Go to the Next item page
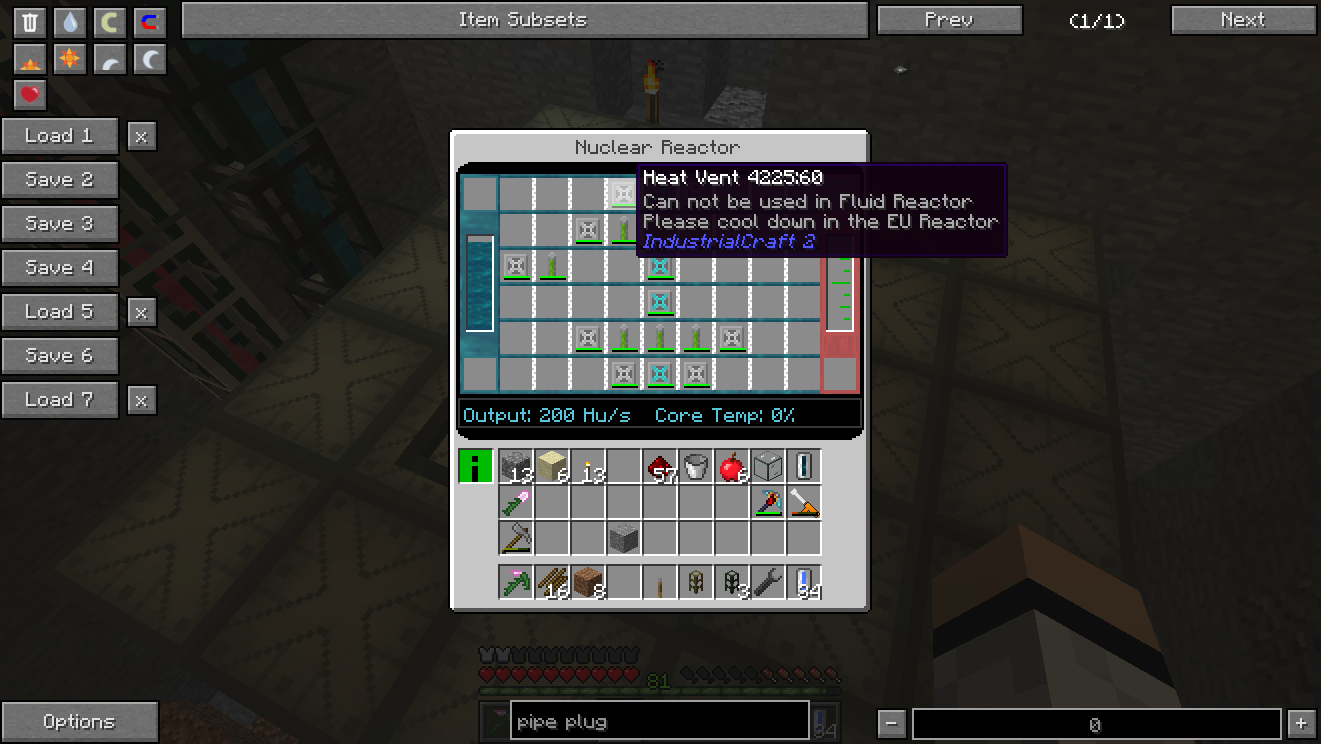The height and width of the screenshot is (744, 1321). click(1243, 20)
